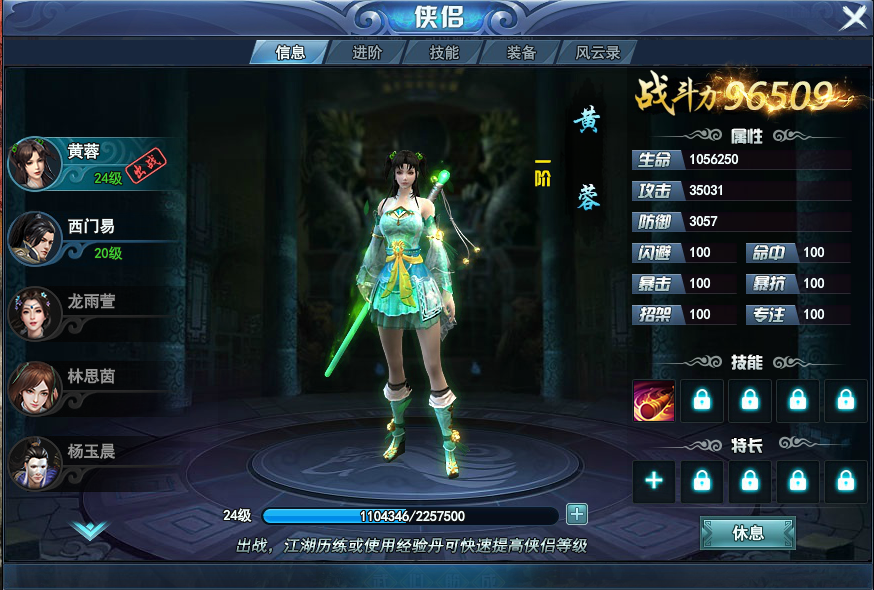Switch to the 技能 tab
Viewport: 874px width, 590px height.
click(x=444, y=53)
